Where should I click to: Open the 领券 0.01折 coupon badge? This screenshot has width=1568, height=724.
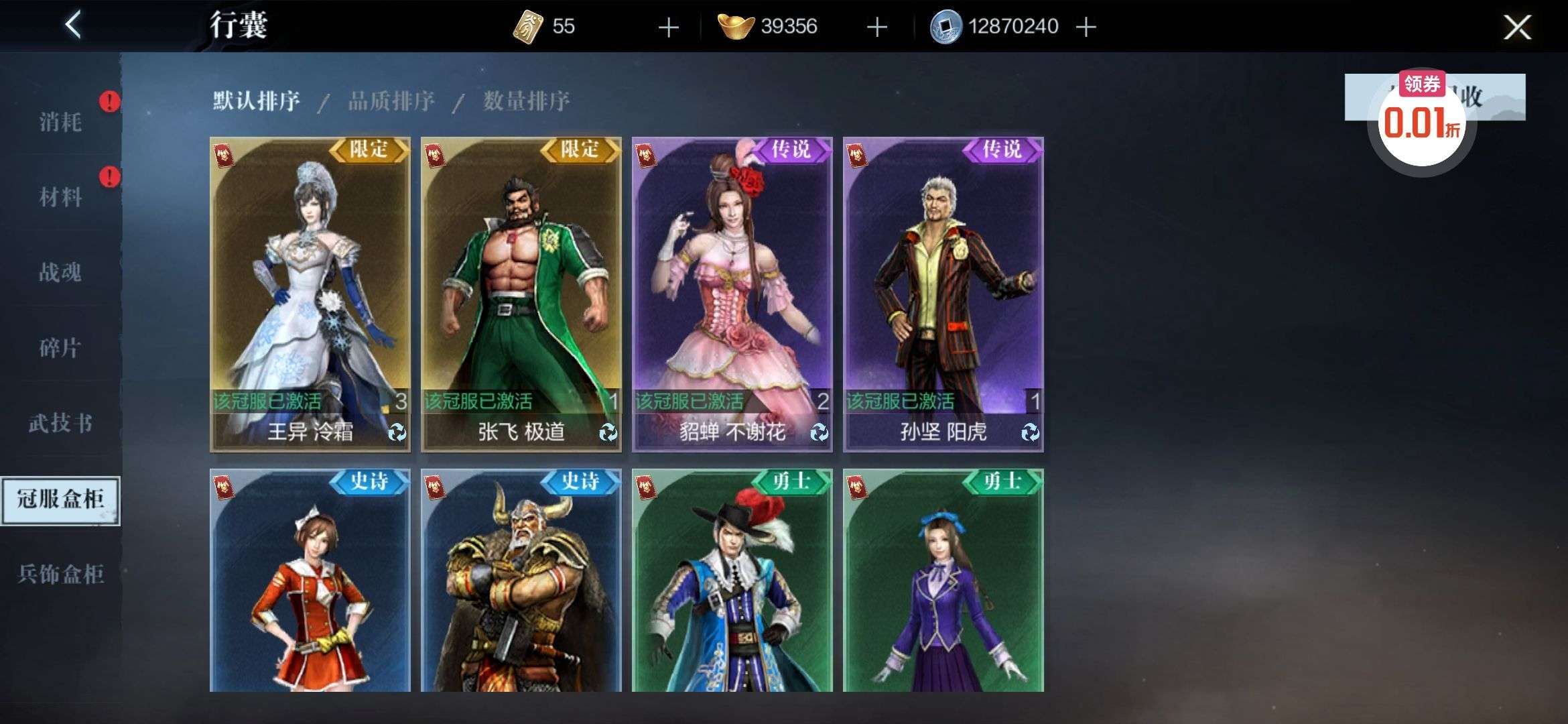[x=1422, y=121]
